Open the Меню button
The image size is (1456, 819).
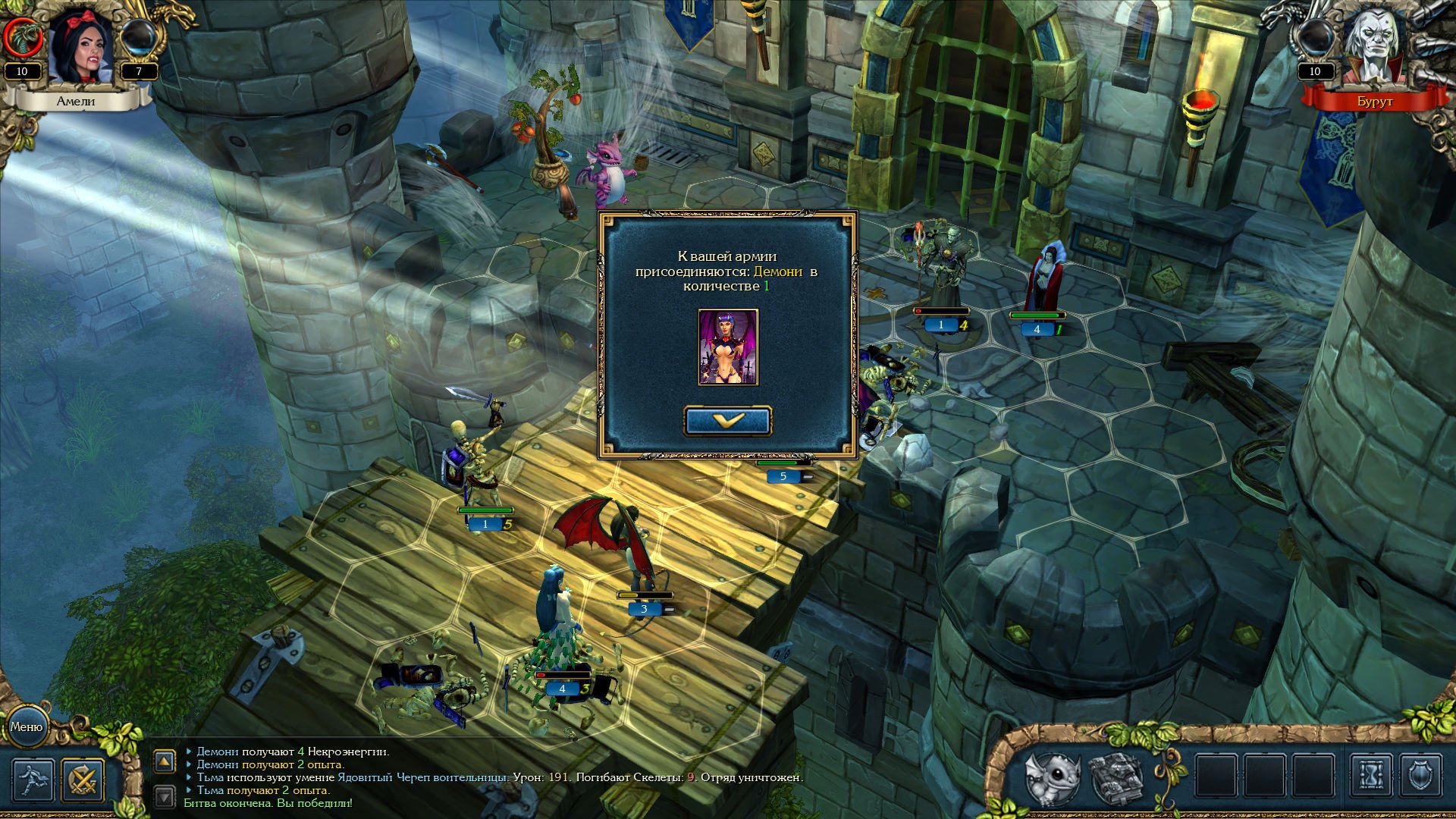[27, 726]
